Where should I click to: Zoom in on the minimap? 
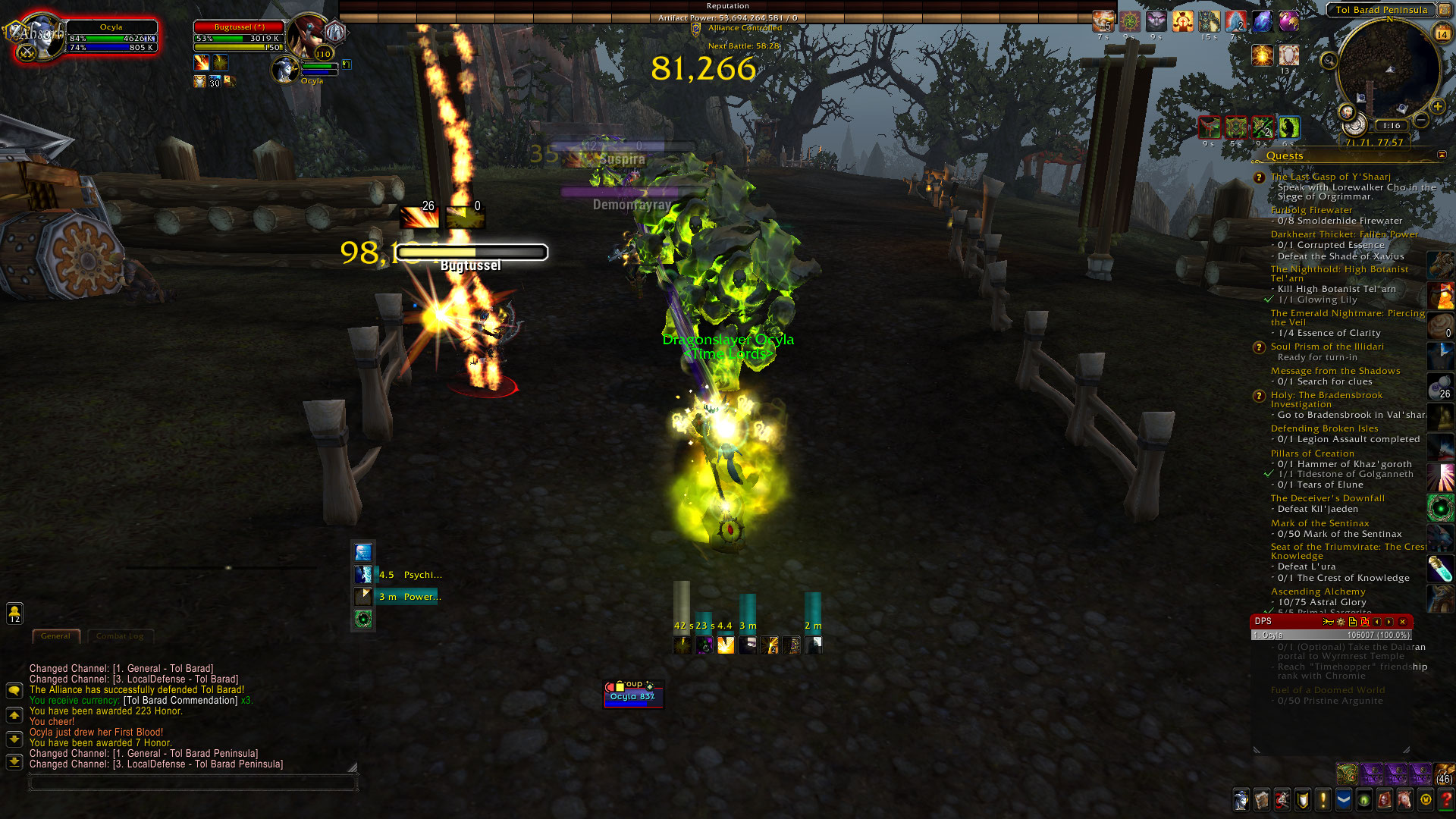point(1437,106)
